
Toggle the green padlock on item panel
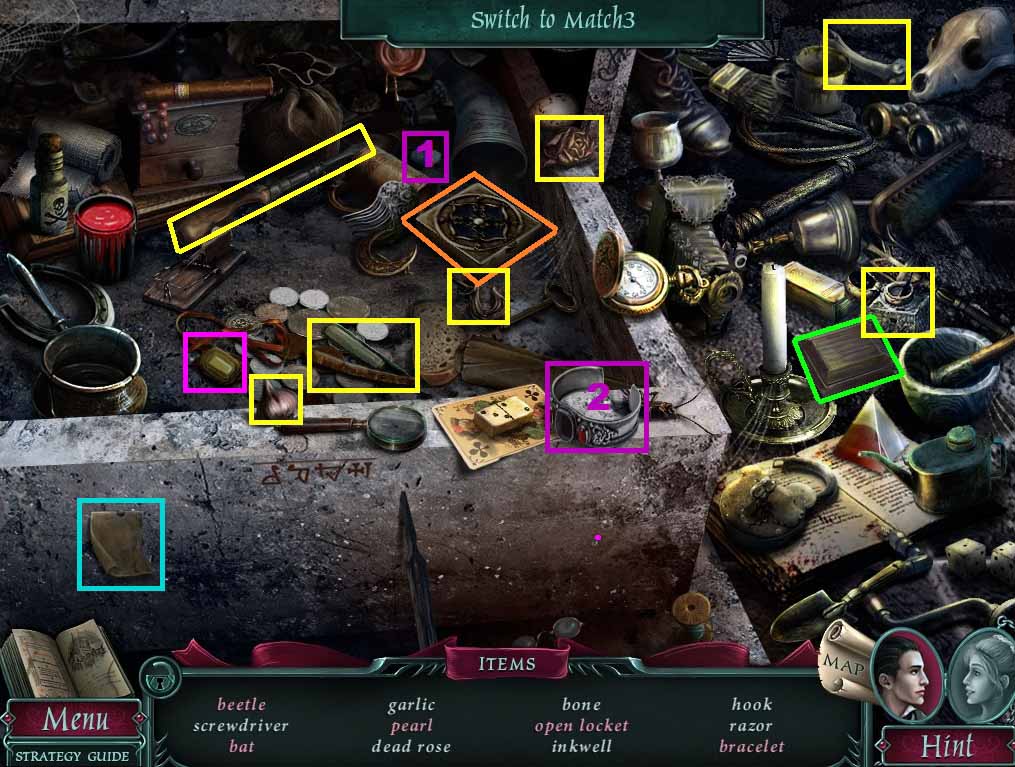156,679
